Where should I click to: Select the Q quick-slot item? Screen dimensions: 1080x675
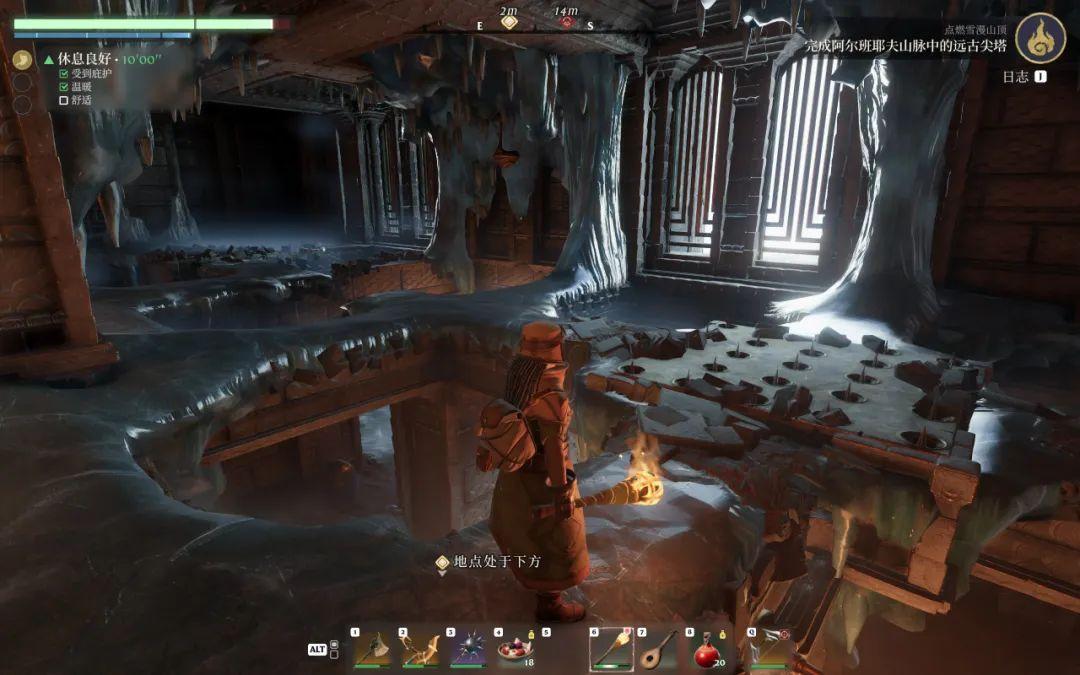click(x=772, y=650)
